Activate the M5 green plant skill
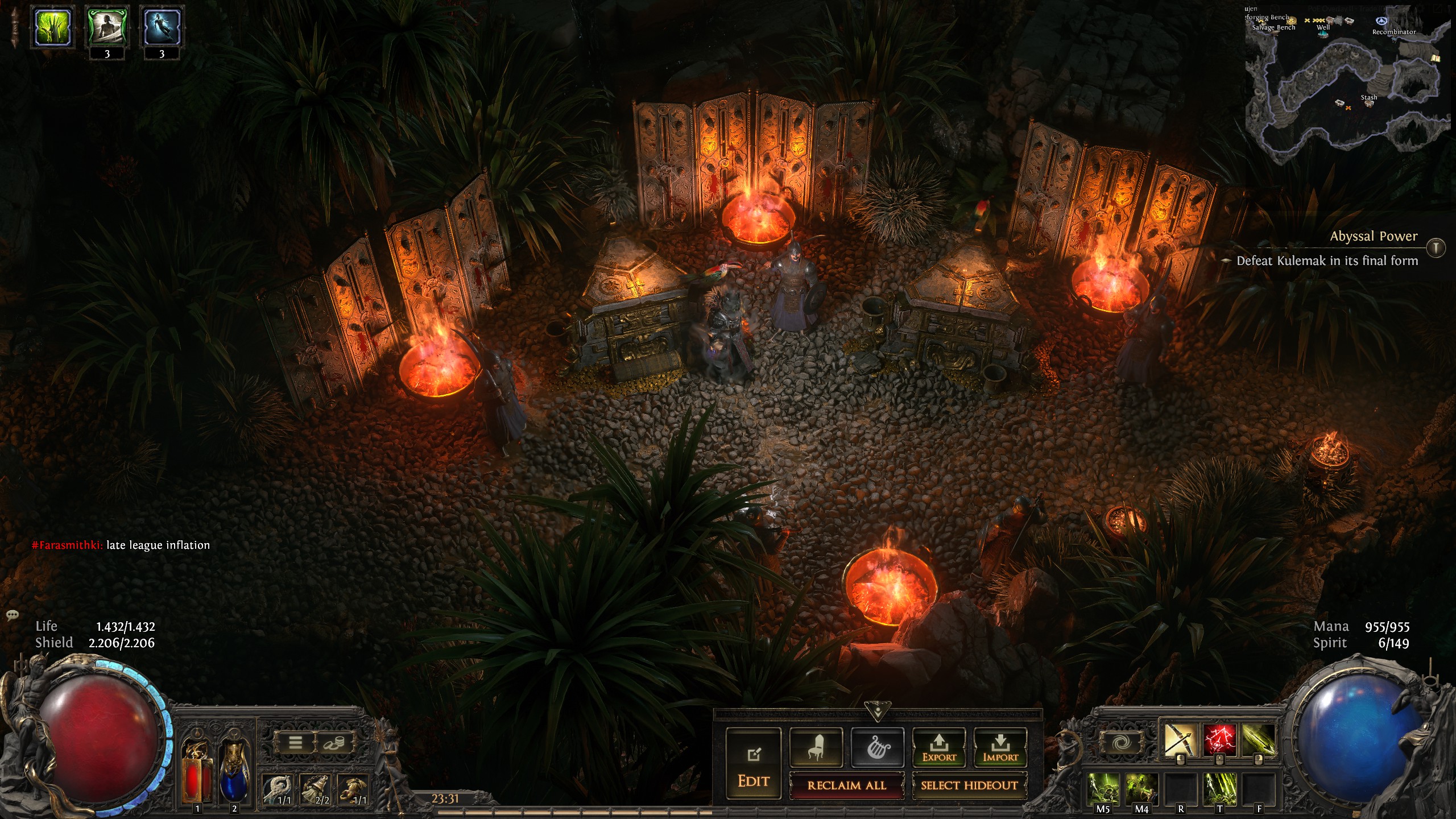Image resolution: width=1456 pixels, height=819 pixels. 1103,789
